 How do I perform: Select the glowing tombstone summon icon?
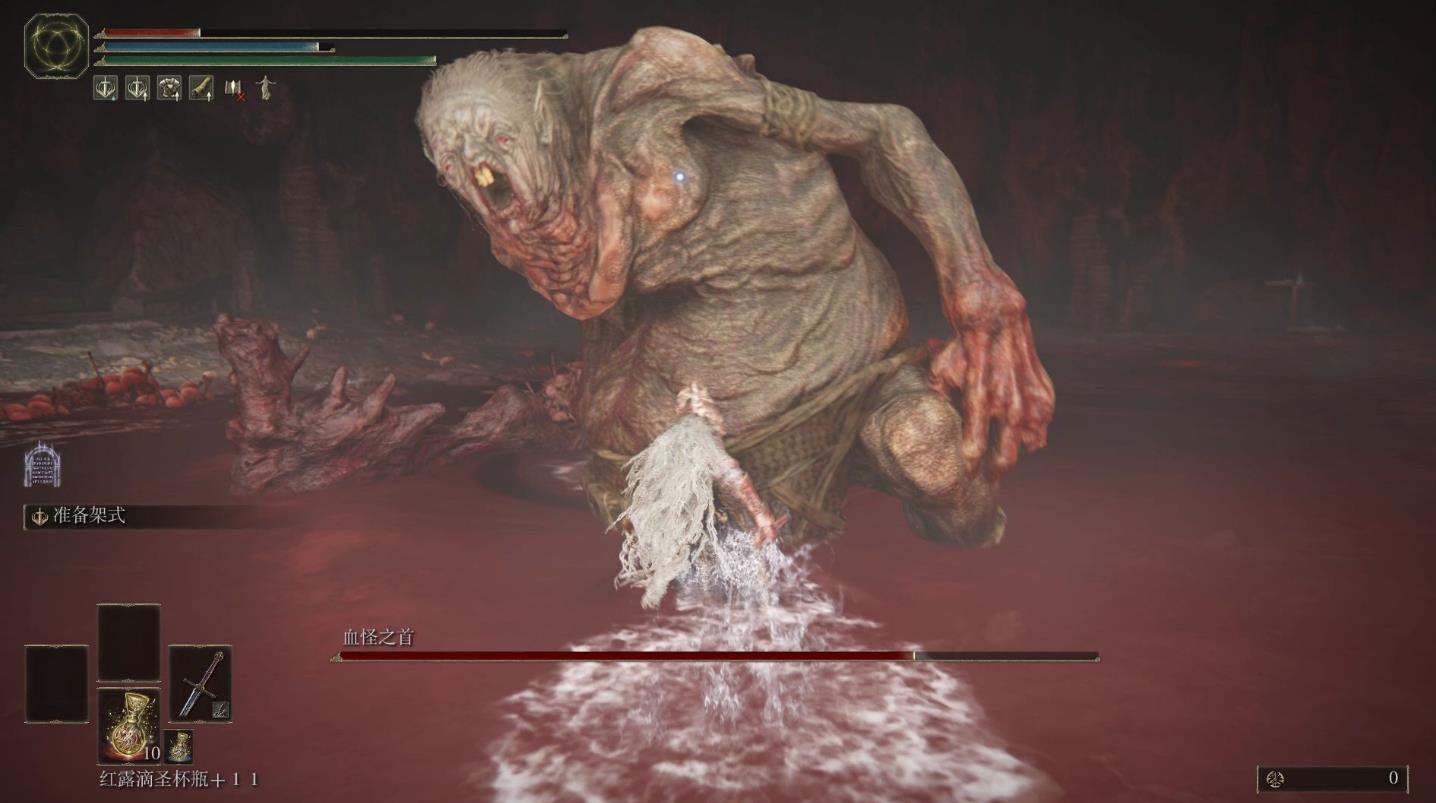42,464
